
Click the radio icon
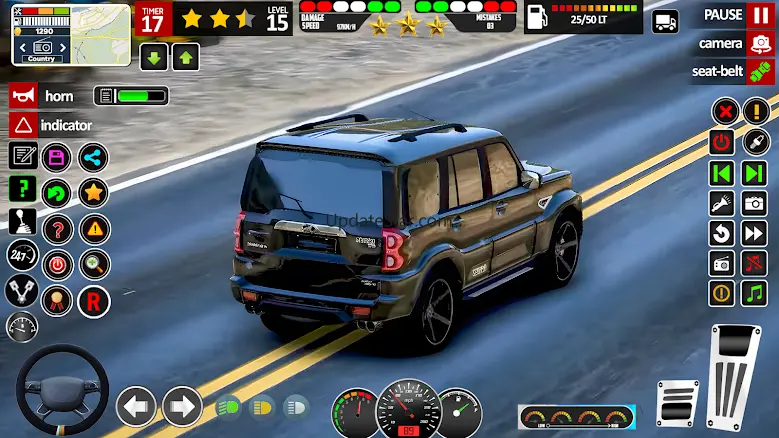[722, 263]
